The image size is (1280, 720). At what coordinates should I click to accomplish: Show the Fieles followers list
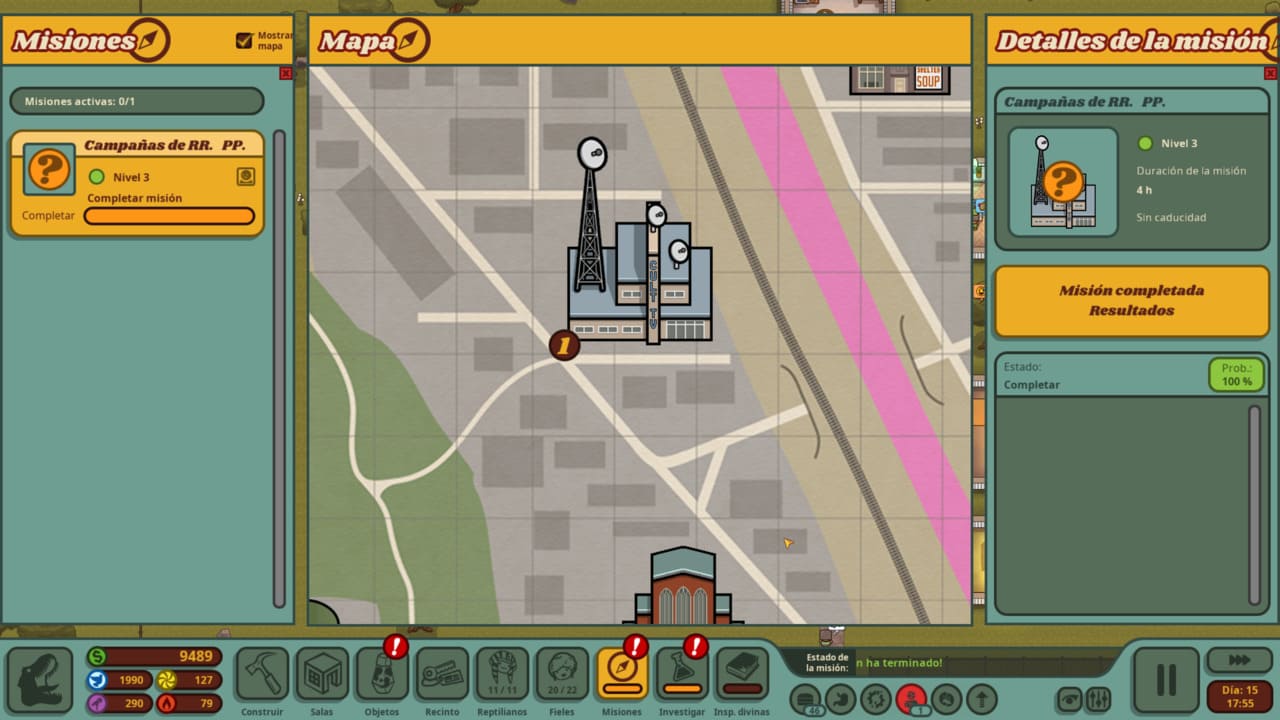click(x=562, y=674)
